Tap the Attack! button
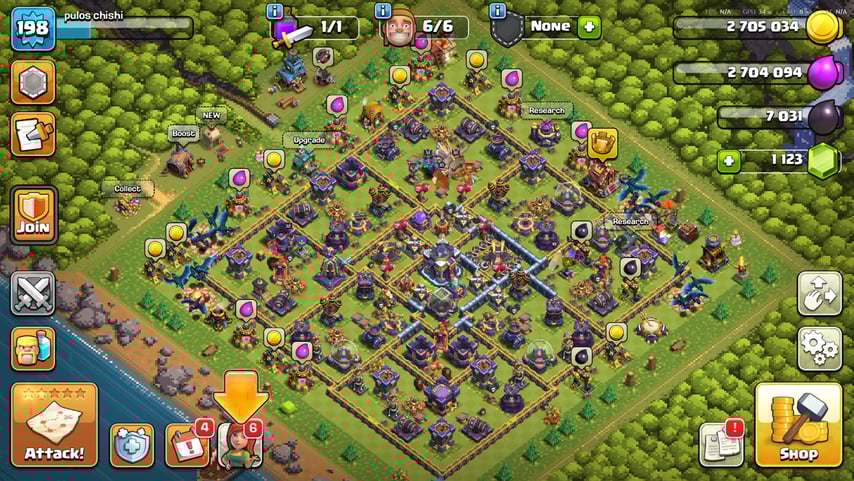Viewport: 854px width, 481px height. 54,425
